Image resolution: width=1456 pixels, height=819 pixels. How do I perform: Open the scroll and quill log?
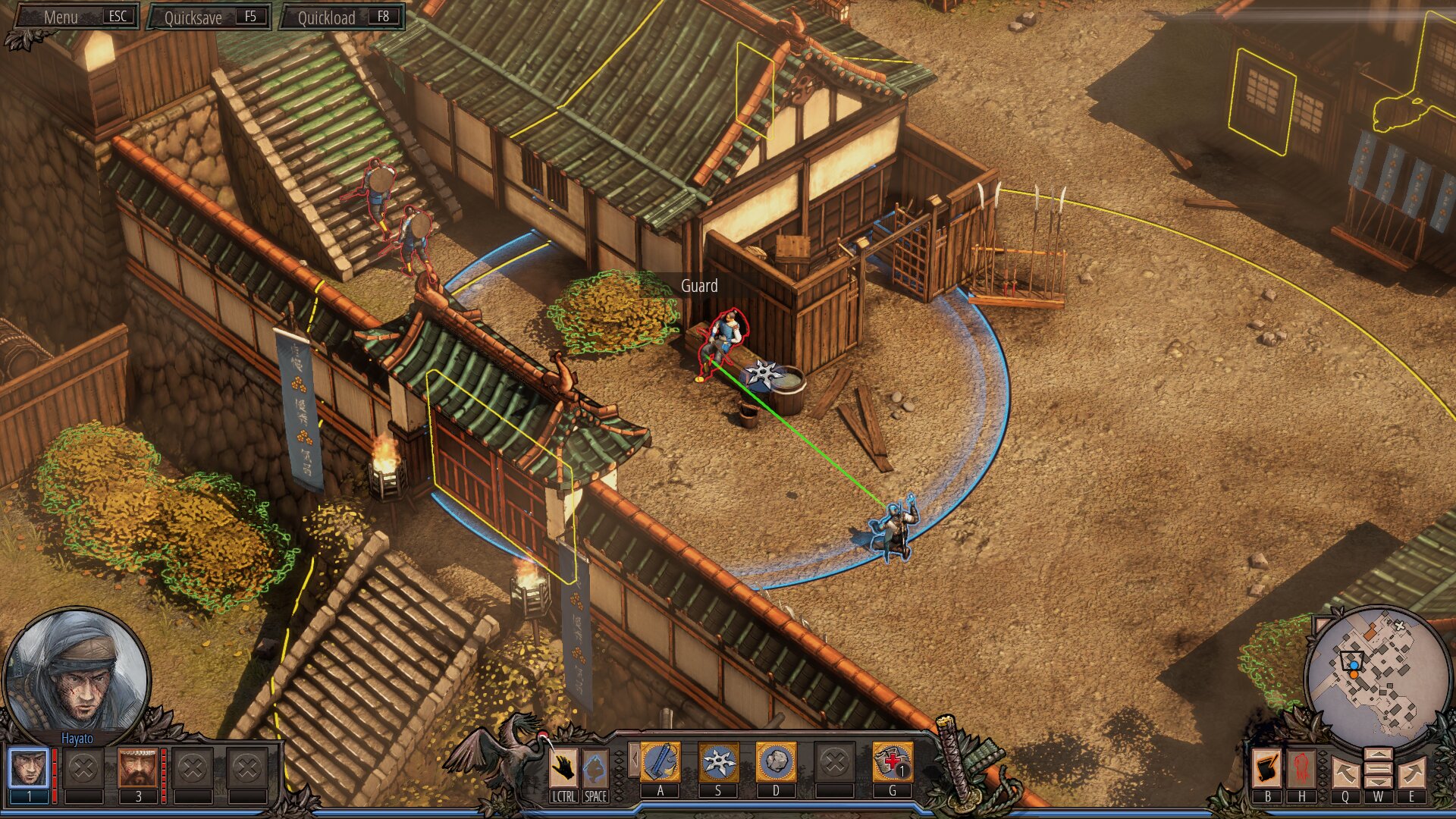click(x=1266, y=767)
